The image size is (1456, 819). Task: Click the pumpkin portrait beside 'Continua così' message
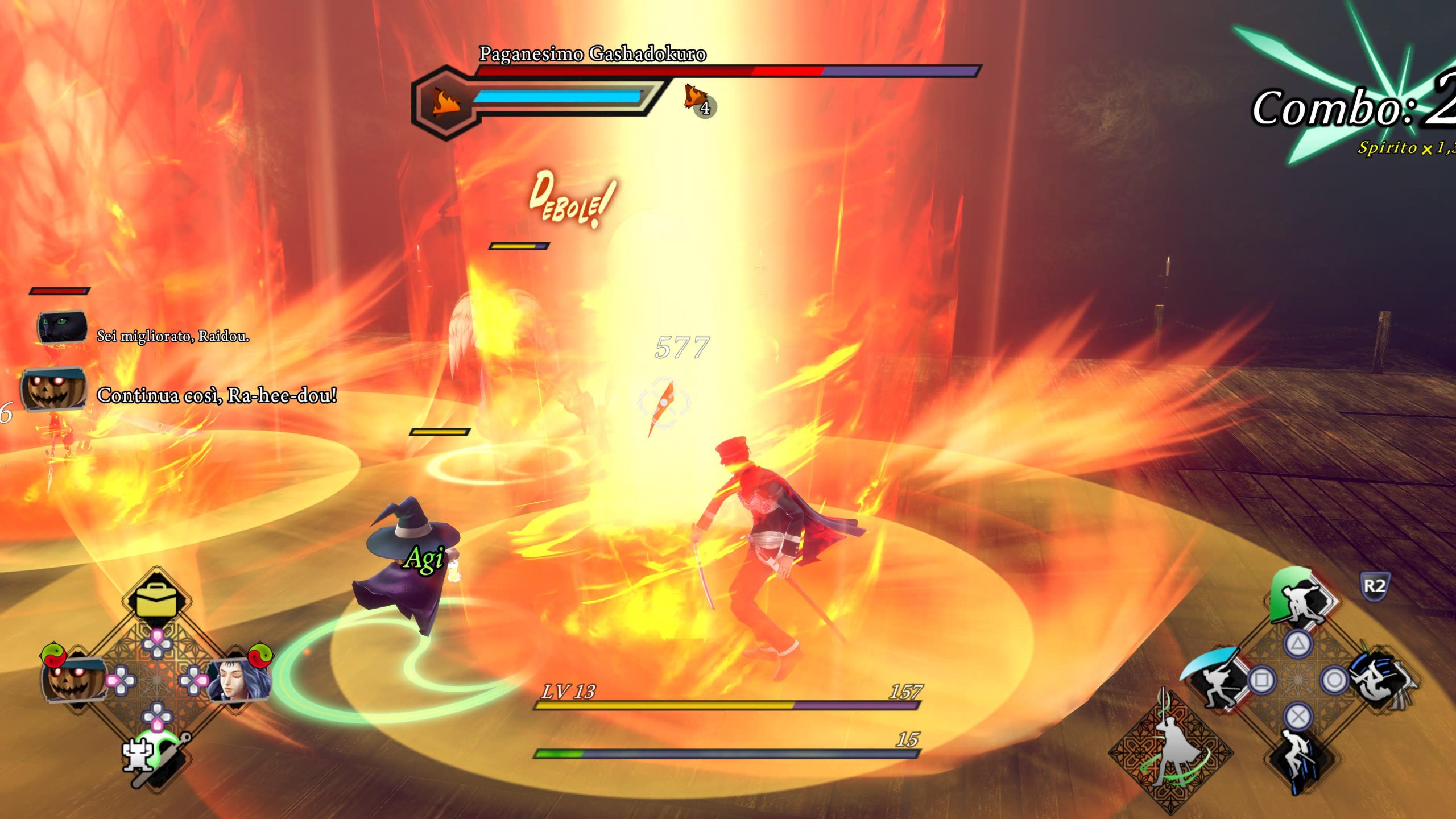tap(54, 390)
